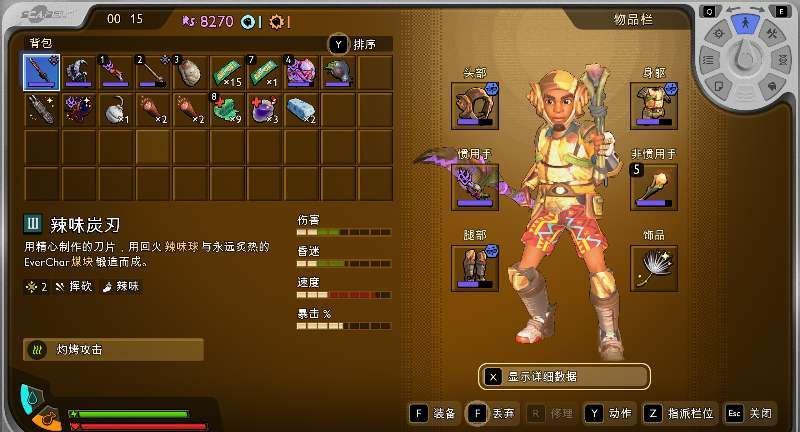This screenshot has width=800, height=432.
Task: Select the green ticket stack of 15
Action: coord(228,72)
